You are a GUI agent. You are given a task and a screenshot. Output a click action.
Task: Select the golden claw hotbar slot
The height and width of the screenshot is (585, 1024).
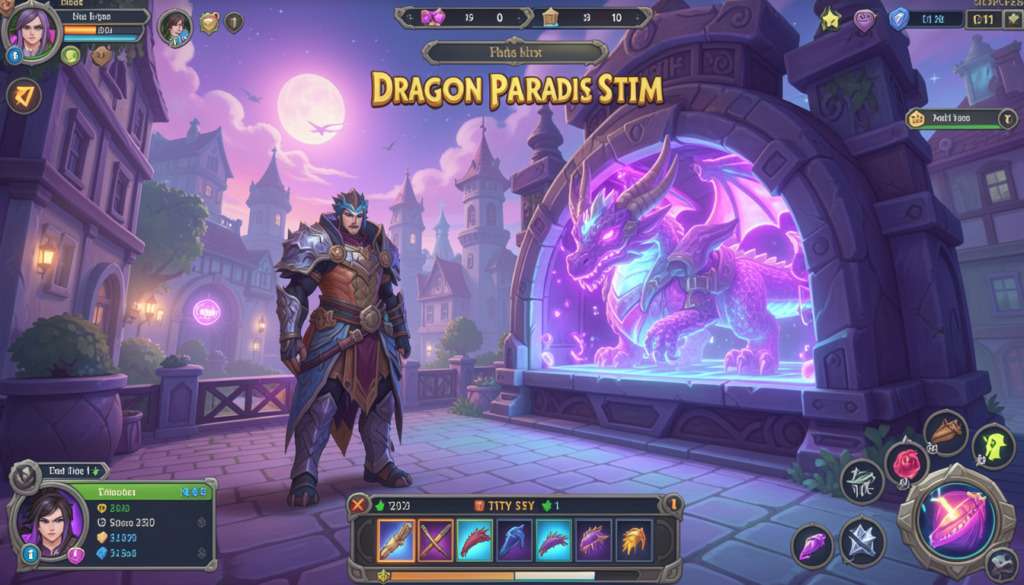pos(633,540)
